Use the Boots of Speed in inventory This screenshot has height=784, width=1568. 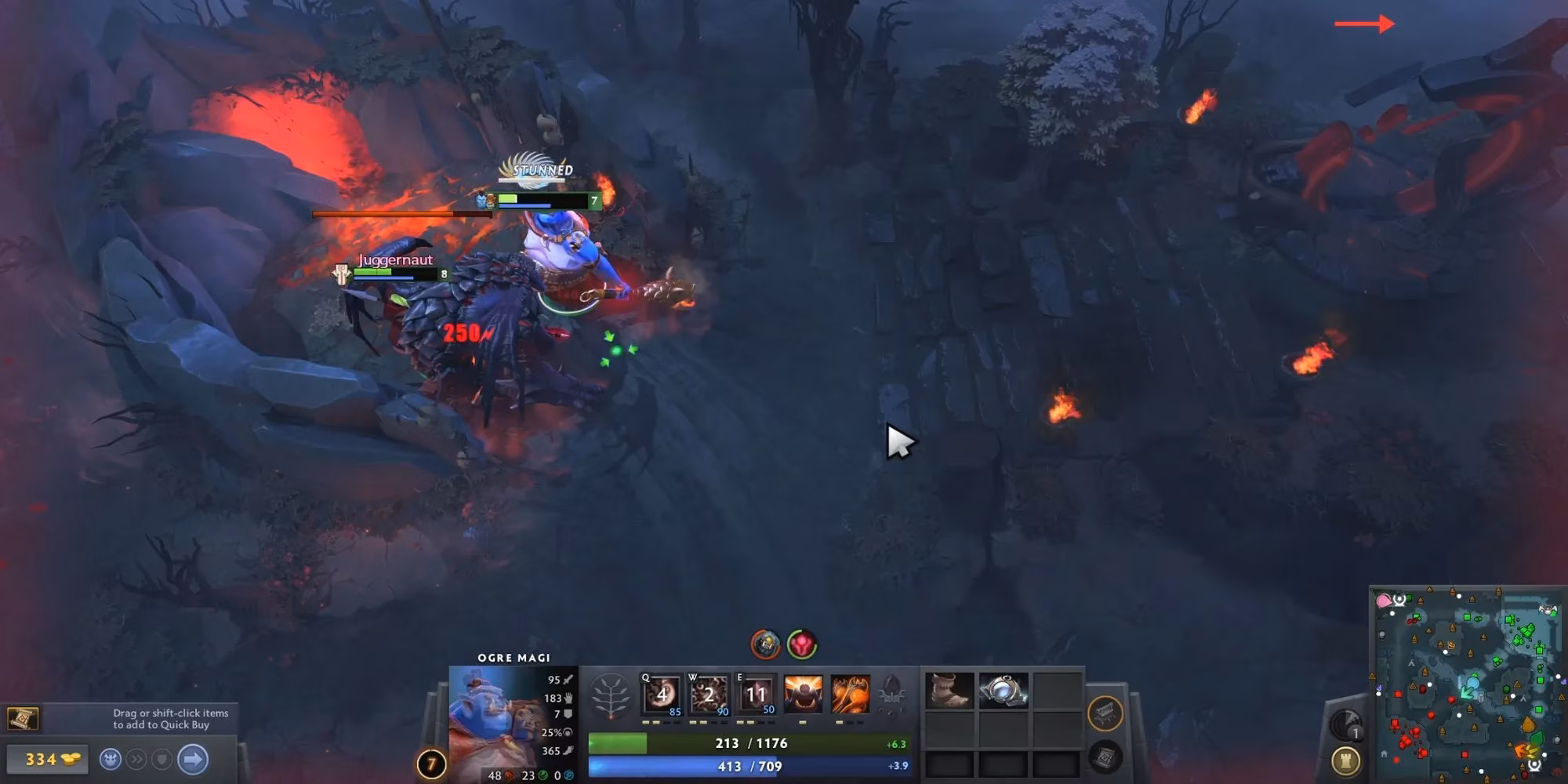click(x=949, y=691)
